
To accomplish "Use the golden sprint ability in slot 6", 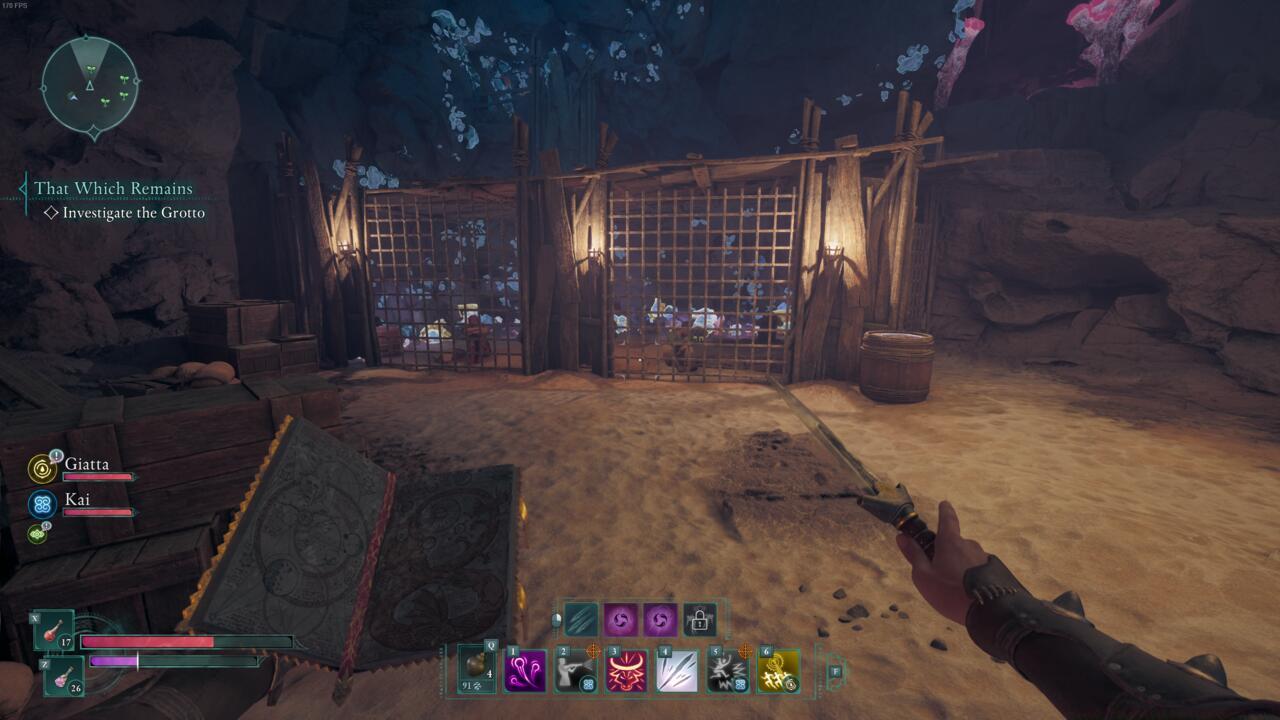I will pos(776,670).
